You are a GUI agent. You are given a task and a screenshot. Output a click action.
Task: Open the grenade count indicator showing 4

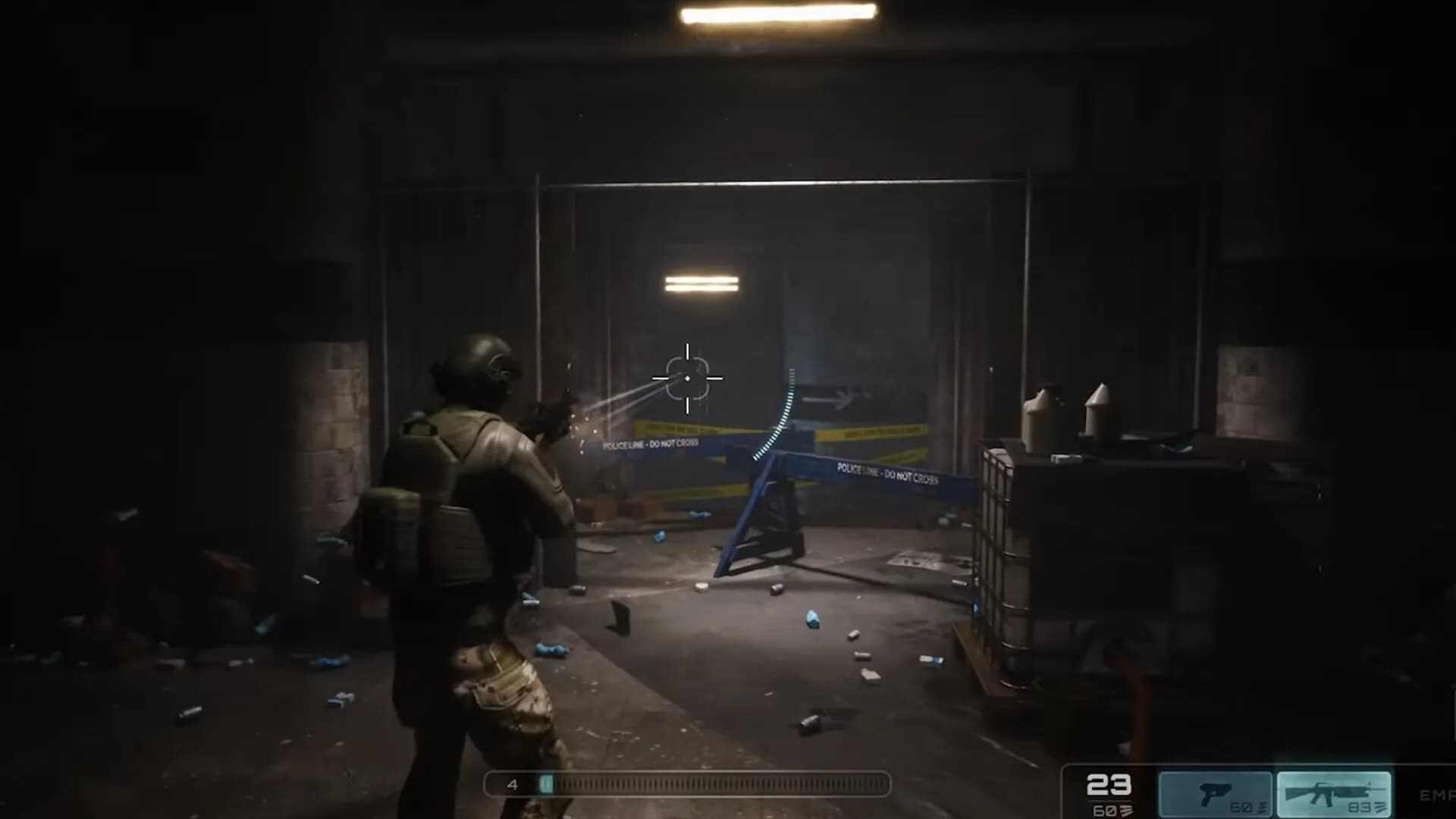[514, 784]
